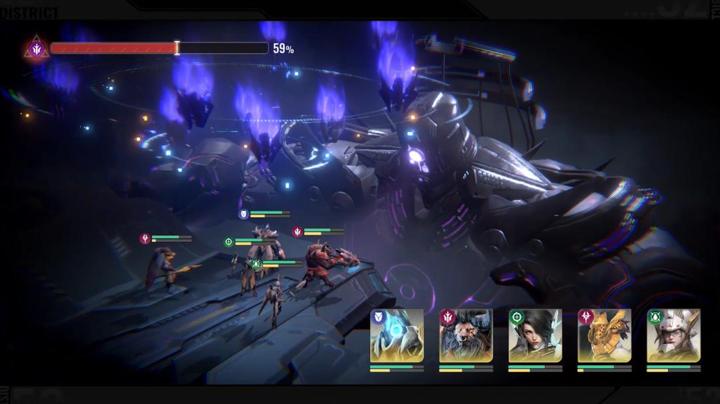The width and height of the screenshot is (720, 404).
Task: Activate the golden armored hero portrait
Action: point(604,337)
